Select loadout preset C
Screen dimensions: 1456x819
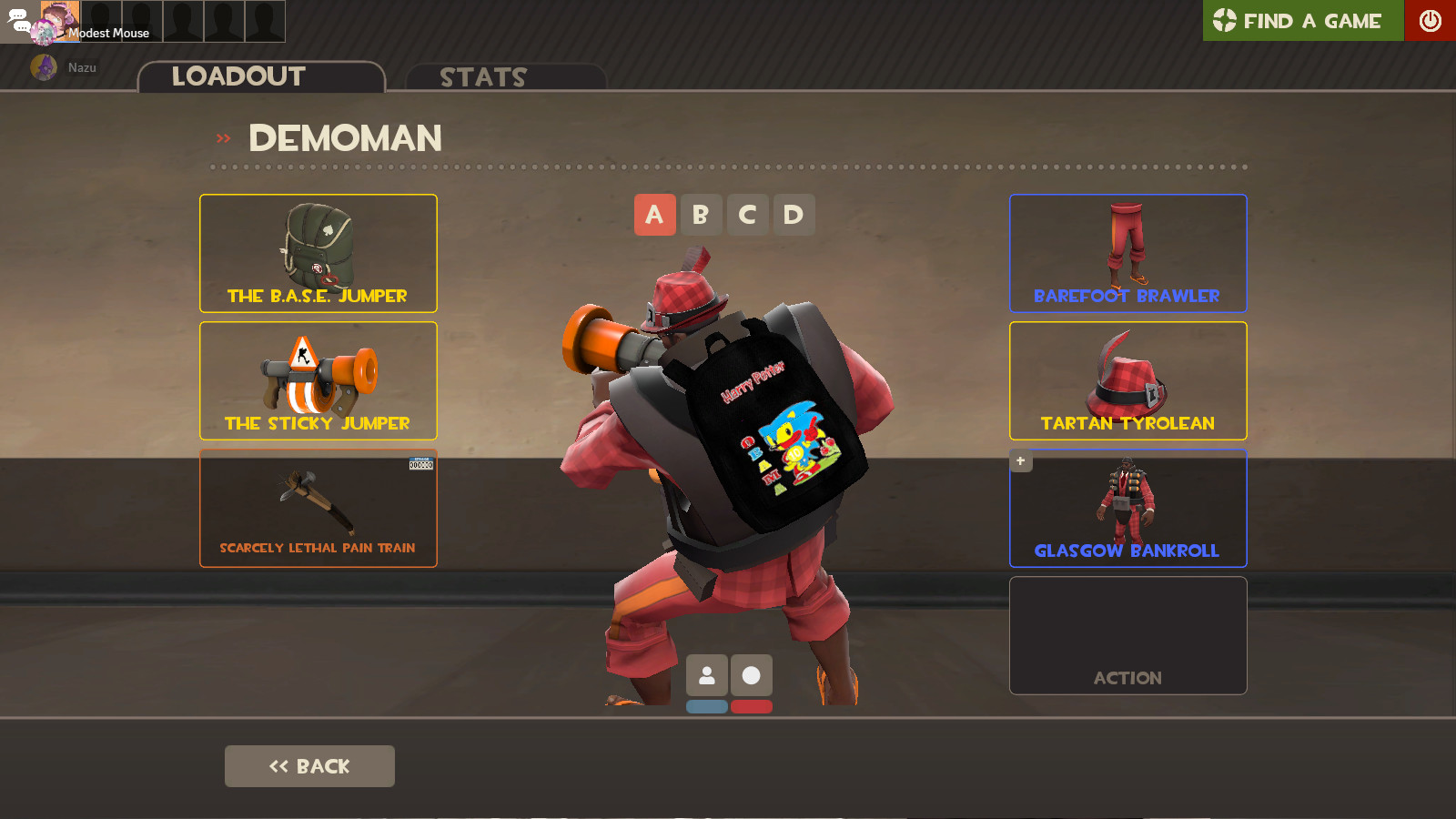click(x=747, y=215)
